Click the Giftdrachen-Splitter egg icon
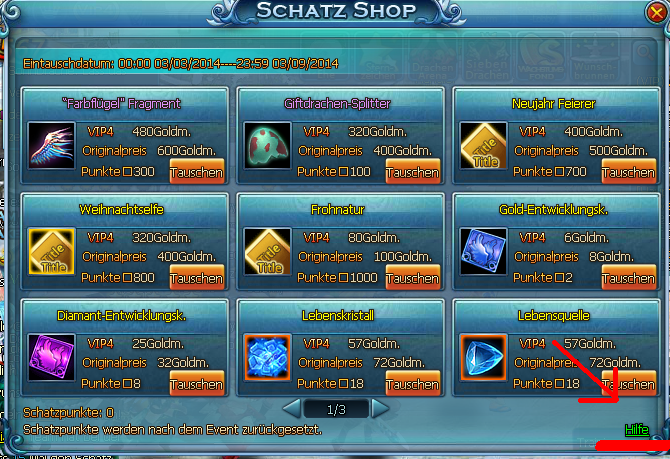 pyautogui.click(x=266, y=146)
